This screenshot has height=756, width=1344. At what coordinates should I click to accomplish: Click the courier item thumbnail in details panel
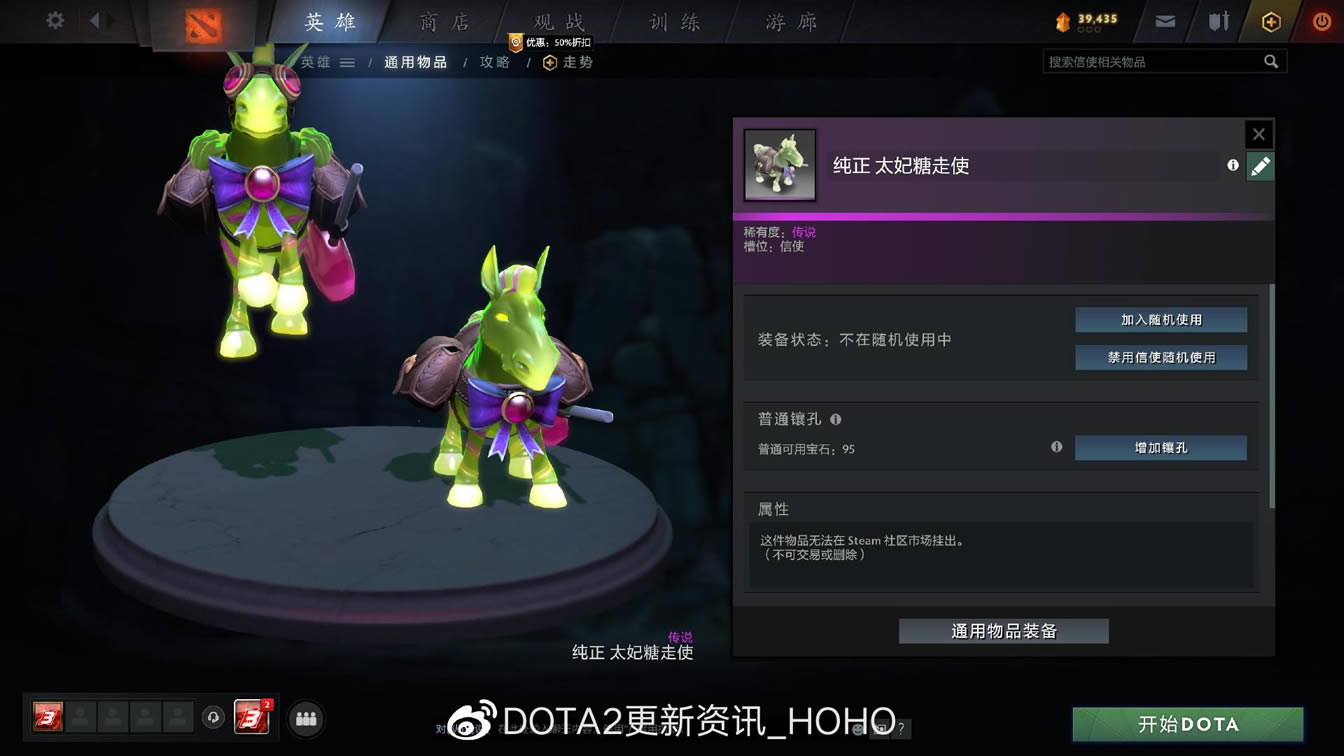pos(779,164)
